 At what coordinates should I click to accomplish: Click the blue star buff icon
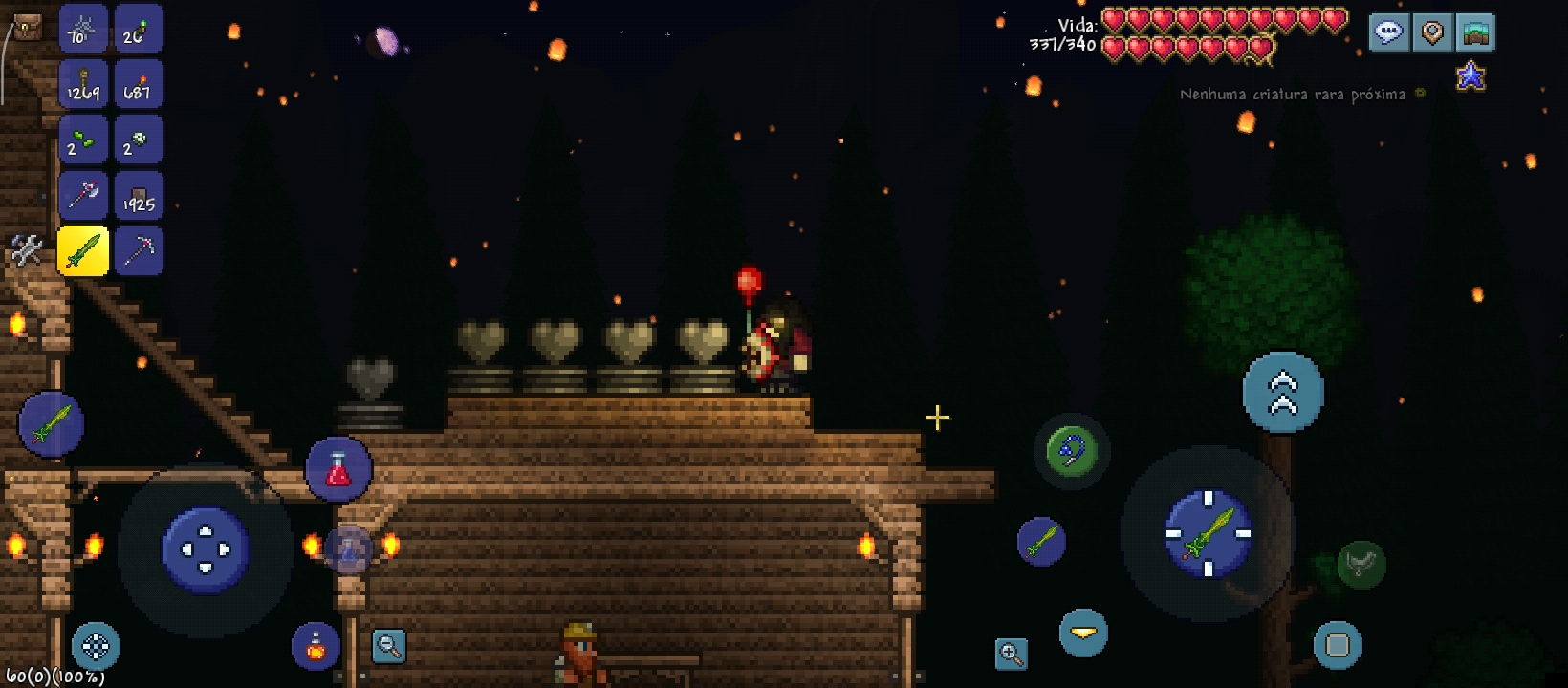1470,75
